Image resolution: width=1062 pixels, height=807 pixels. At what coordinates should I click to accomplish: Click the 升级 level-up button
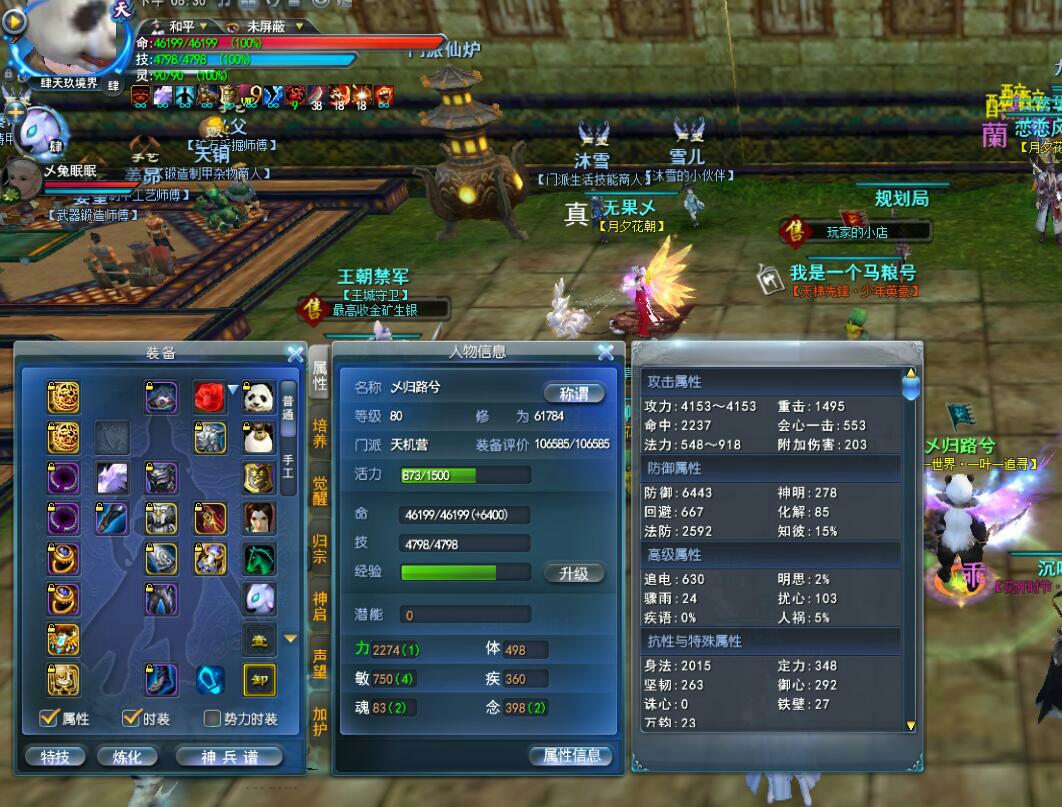pos(574,573)
